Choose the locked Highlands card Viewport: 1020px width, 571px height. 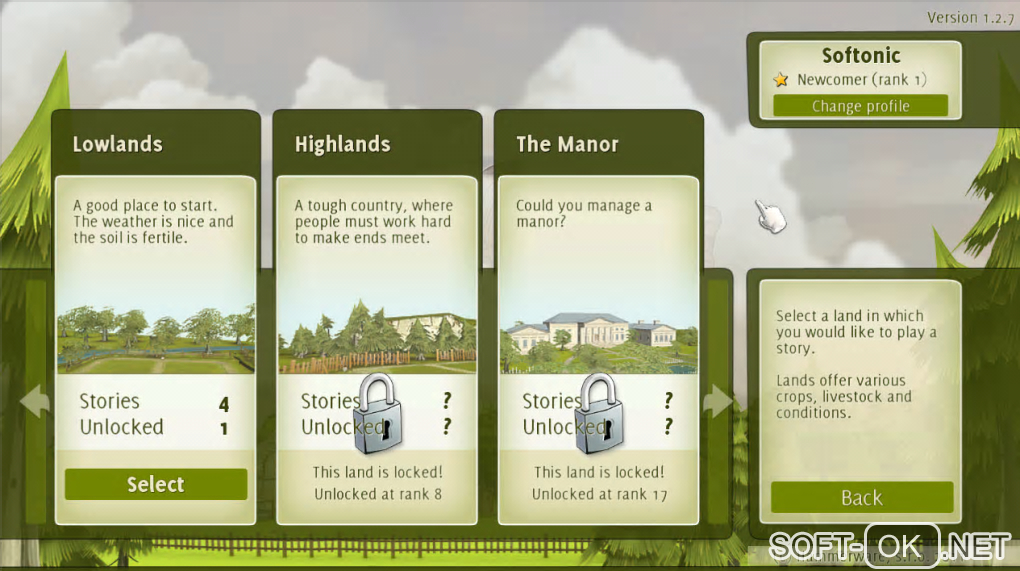pyautogui.click(x=377, y=320)
